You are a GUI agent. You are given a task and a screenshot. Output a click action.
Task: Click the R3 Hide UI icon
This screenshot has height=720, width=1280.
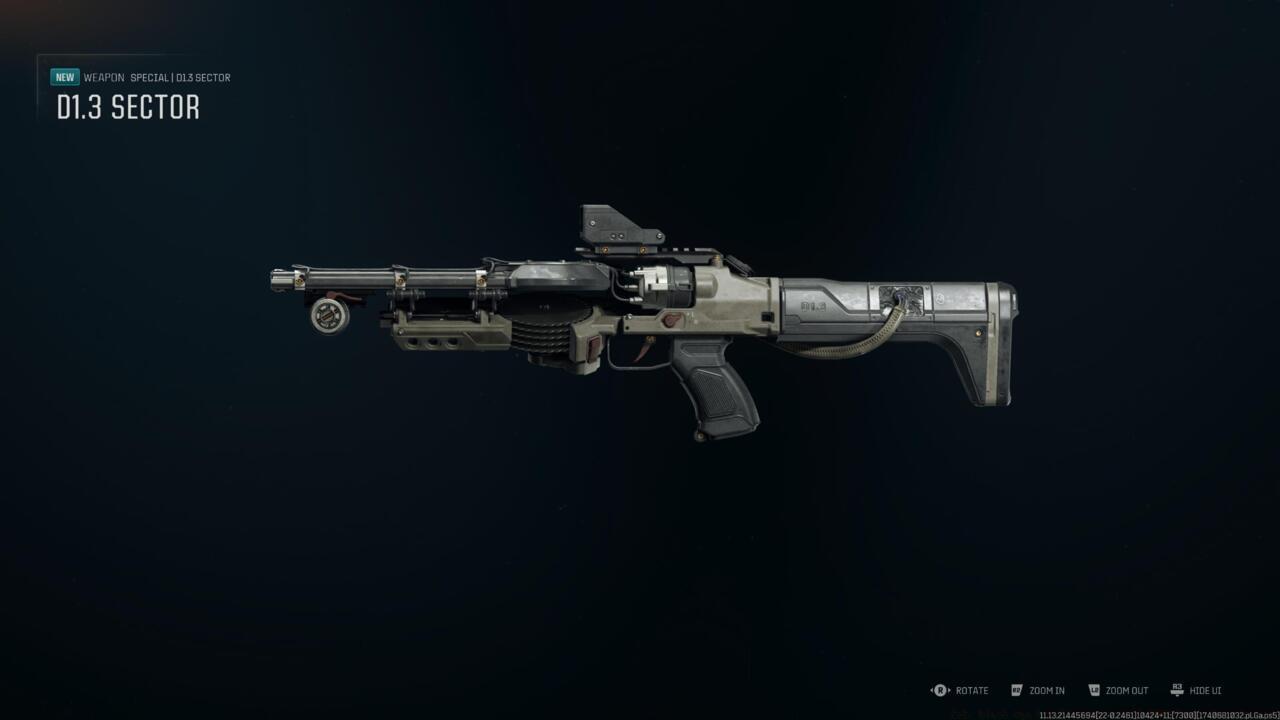point(1177,690)
